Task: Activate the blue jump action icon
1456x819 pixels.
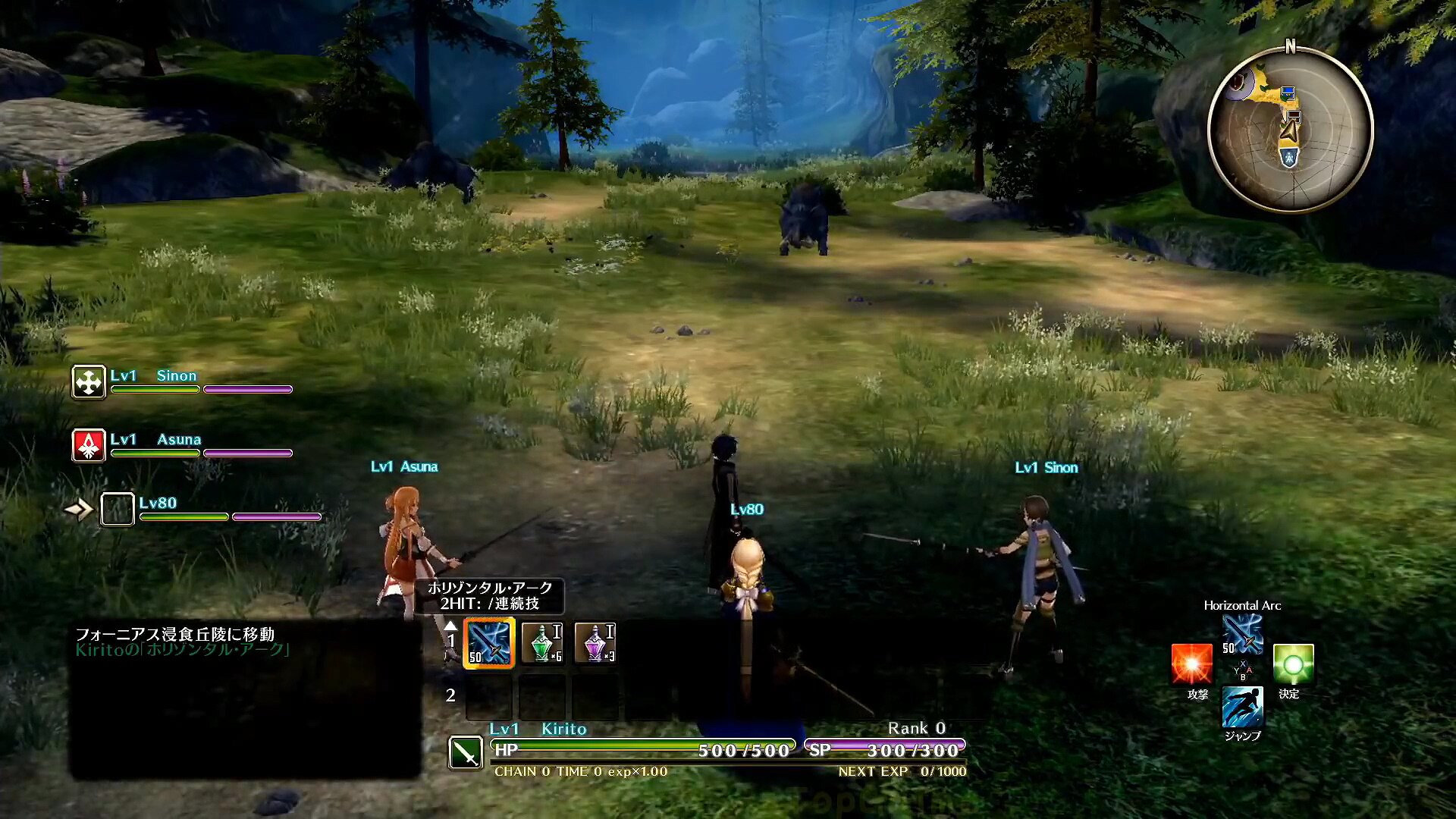Action: pyautogui.click(x=1242, y=707)
